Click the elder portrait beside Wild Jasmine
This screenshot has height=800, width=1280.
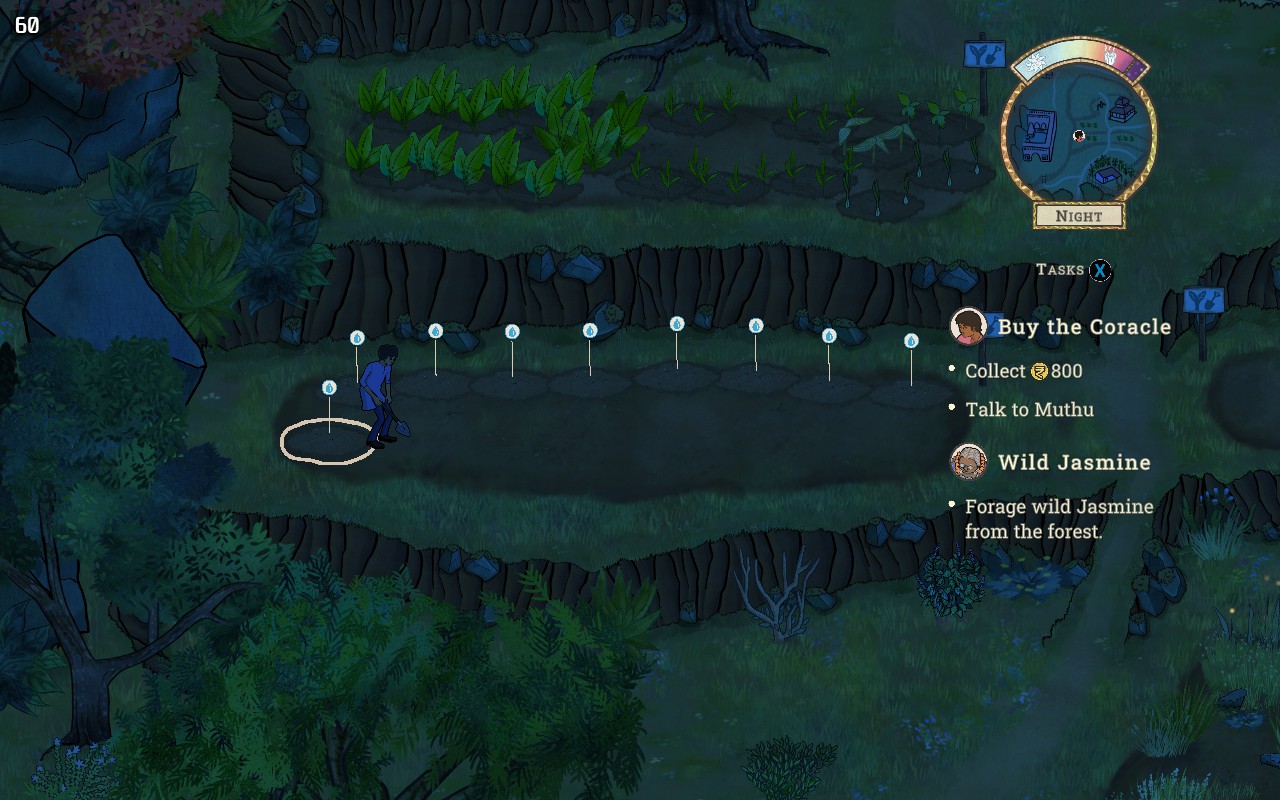tap(968, 462)
